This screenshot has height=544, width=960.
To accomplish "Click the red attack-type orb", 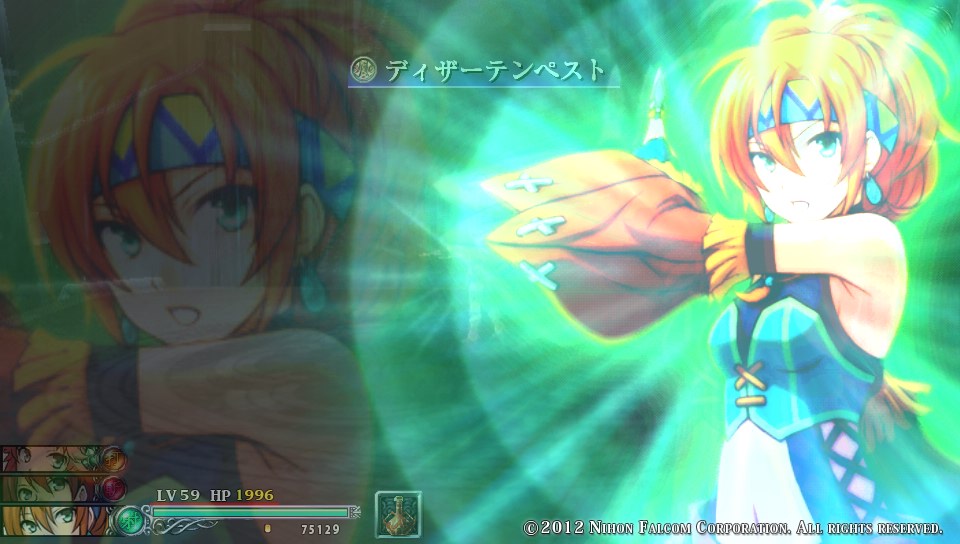I will (x=114, y=488).
